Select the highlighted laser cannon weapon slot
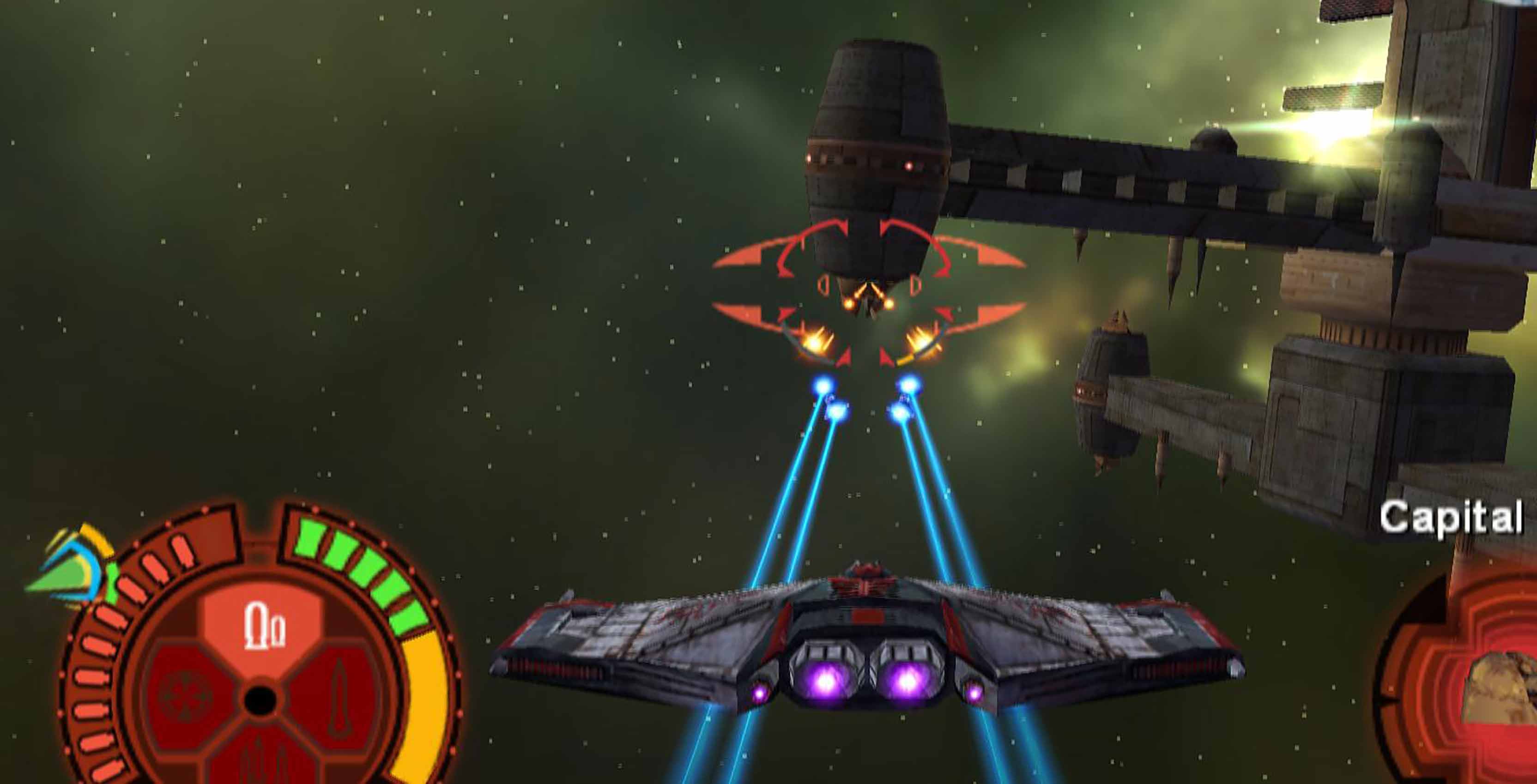This screenshot has height=784, width=1537. coord(263,627)
